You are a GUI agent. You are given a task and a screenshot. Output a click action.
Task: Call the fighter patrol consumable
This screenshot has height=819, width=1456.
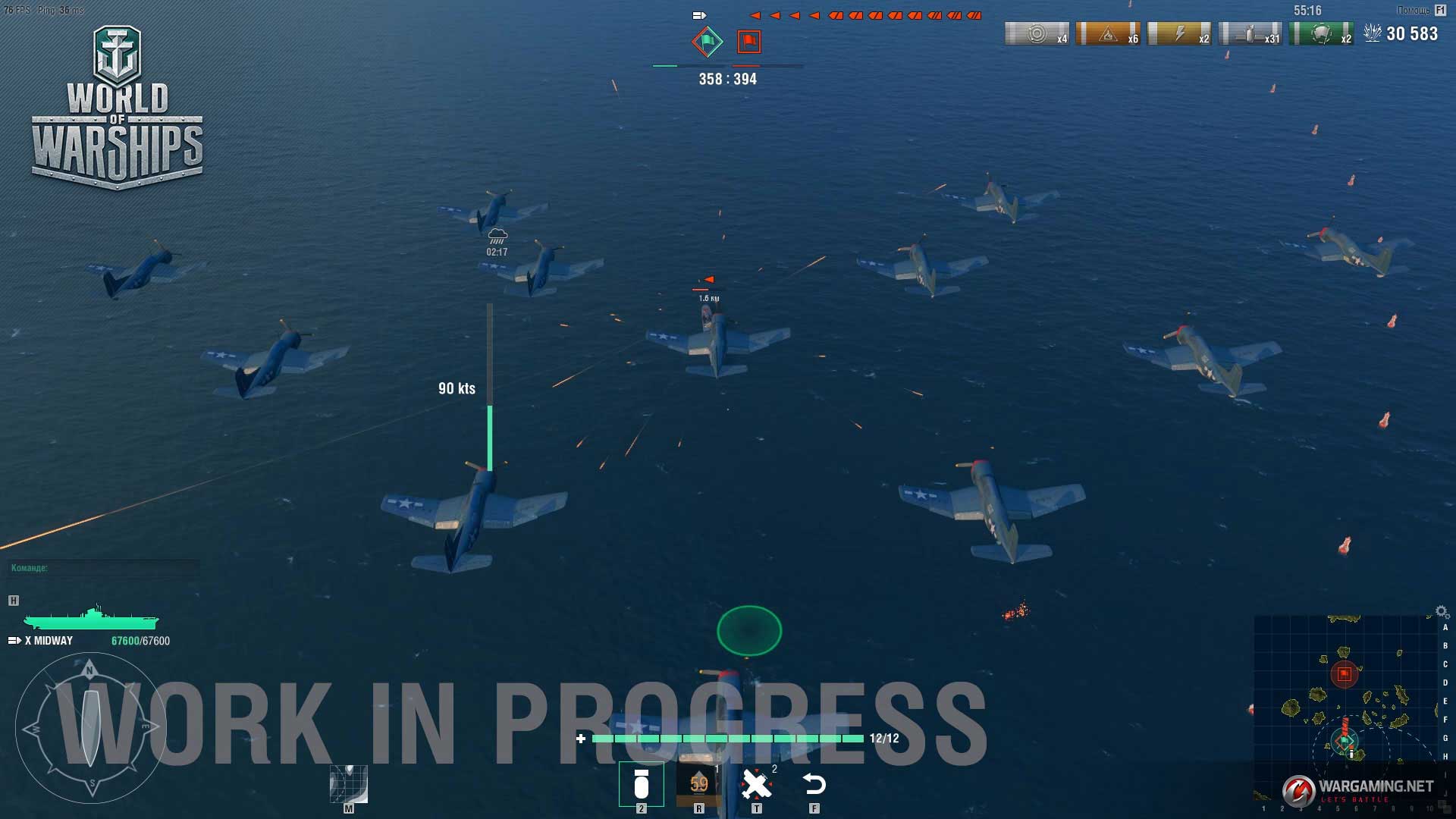click(756, 784)
